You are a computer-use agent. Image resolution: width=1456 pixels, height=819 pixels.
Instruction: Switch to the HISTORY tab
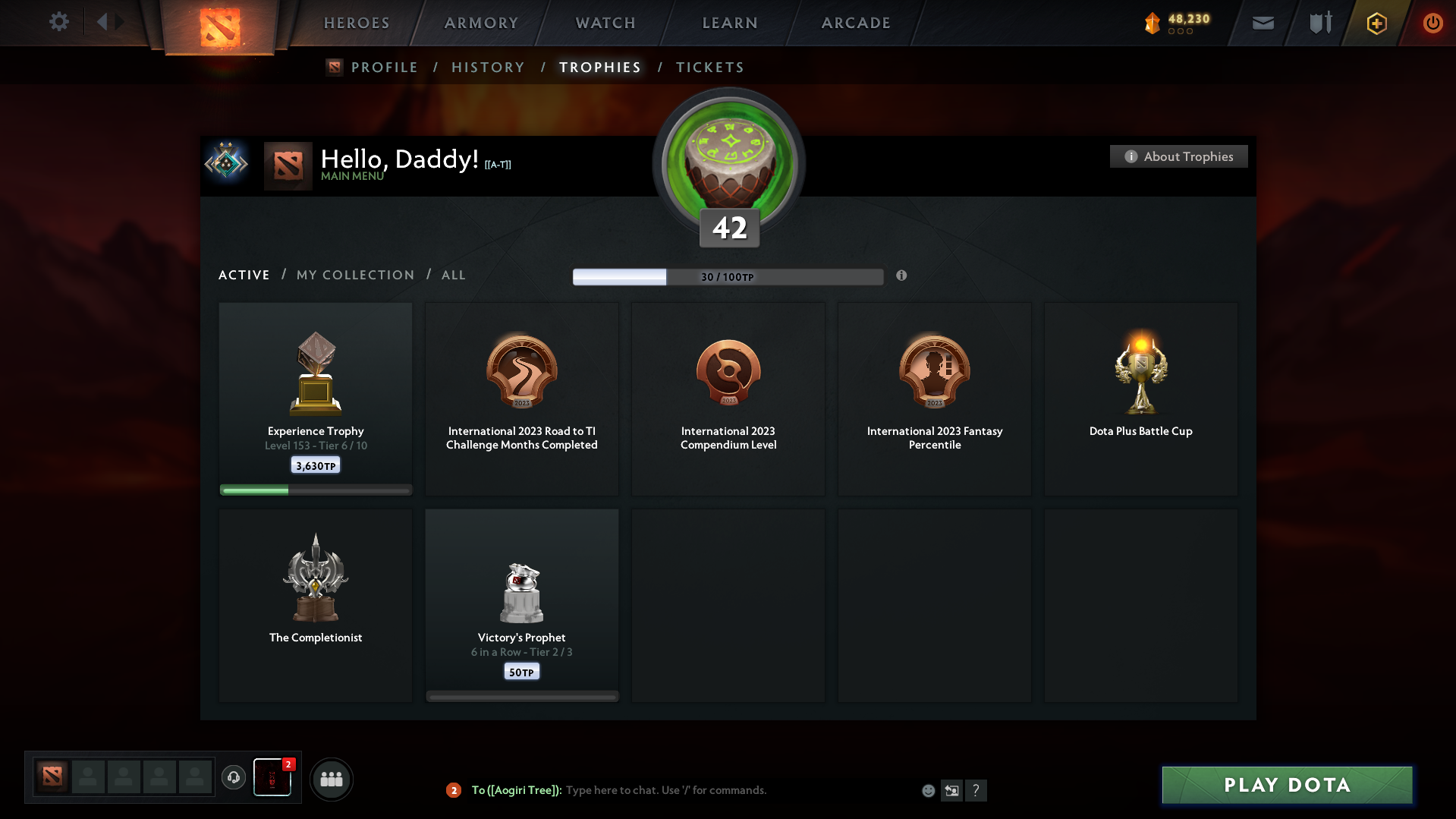488,67
